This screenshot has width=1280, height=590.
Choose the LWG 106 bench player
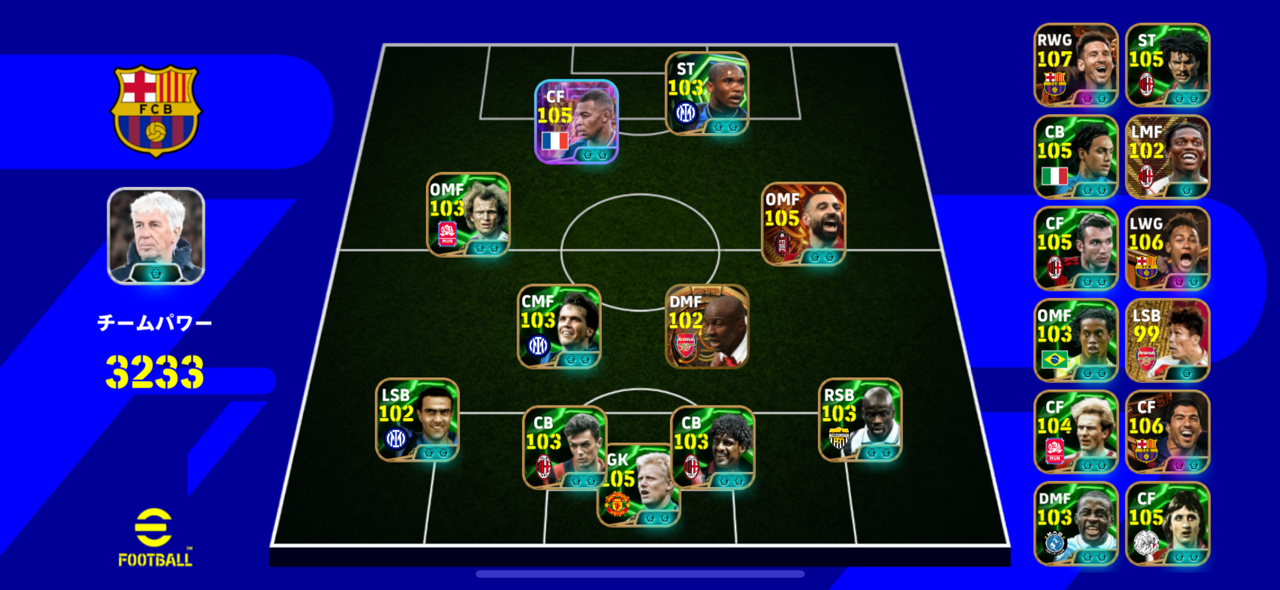(1168, 248)
